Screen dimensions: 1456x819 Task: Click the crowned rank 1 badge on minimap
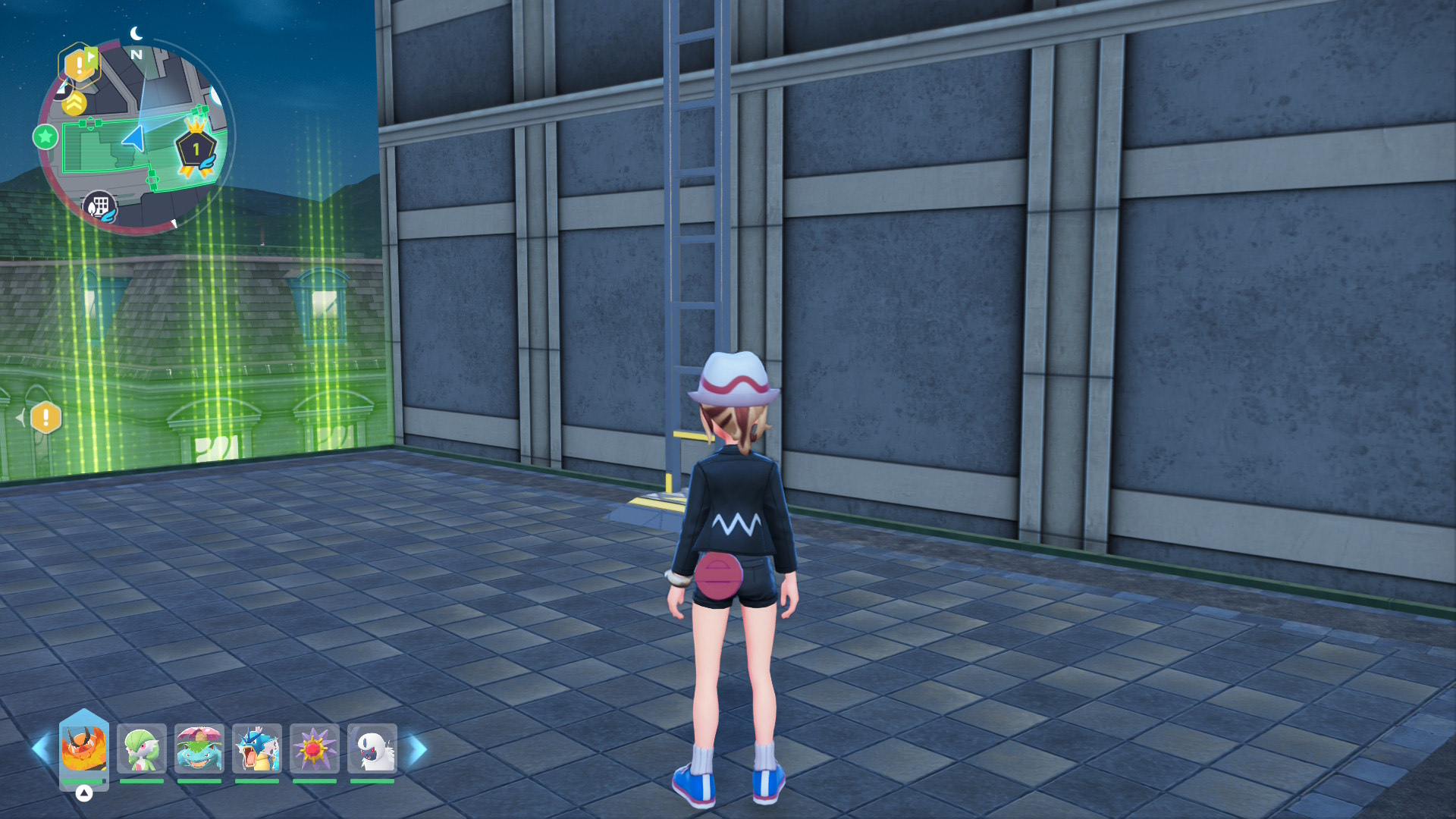[196, 148]
